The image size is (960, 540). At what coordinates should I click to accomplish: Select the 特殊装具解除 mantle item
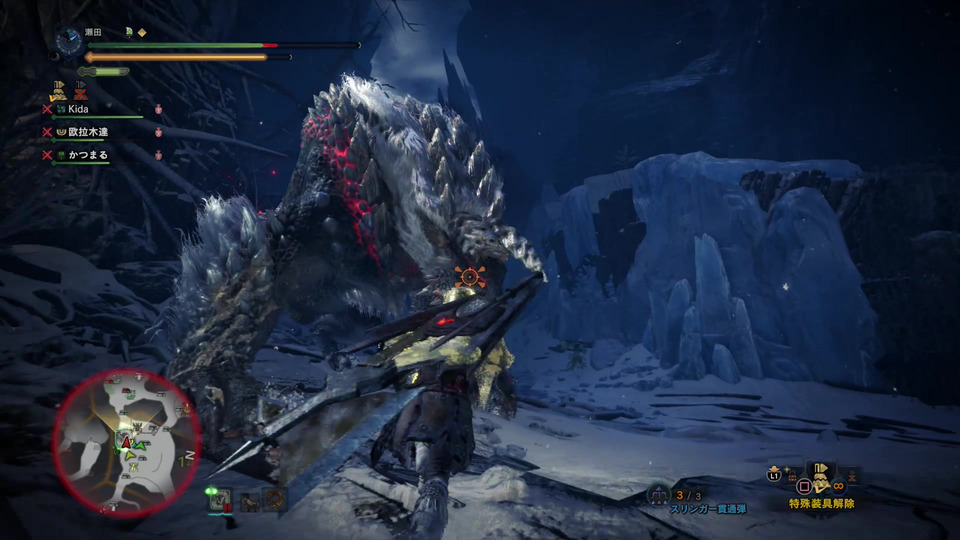tap(820, 481)
